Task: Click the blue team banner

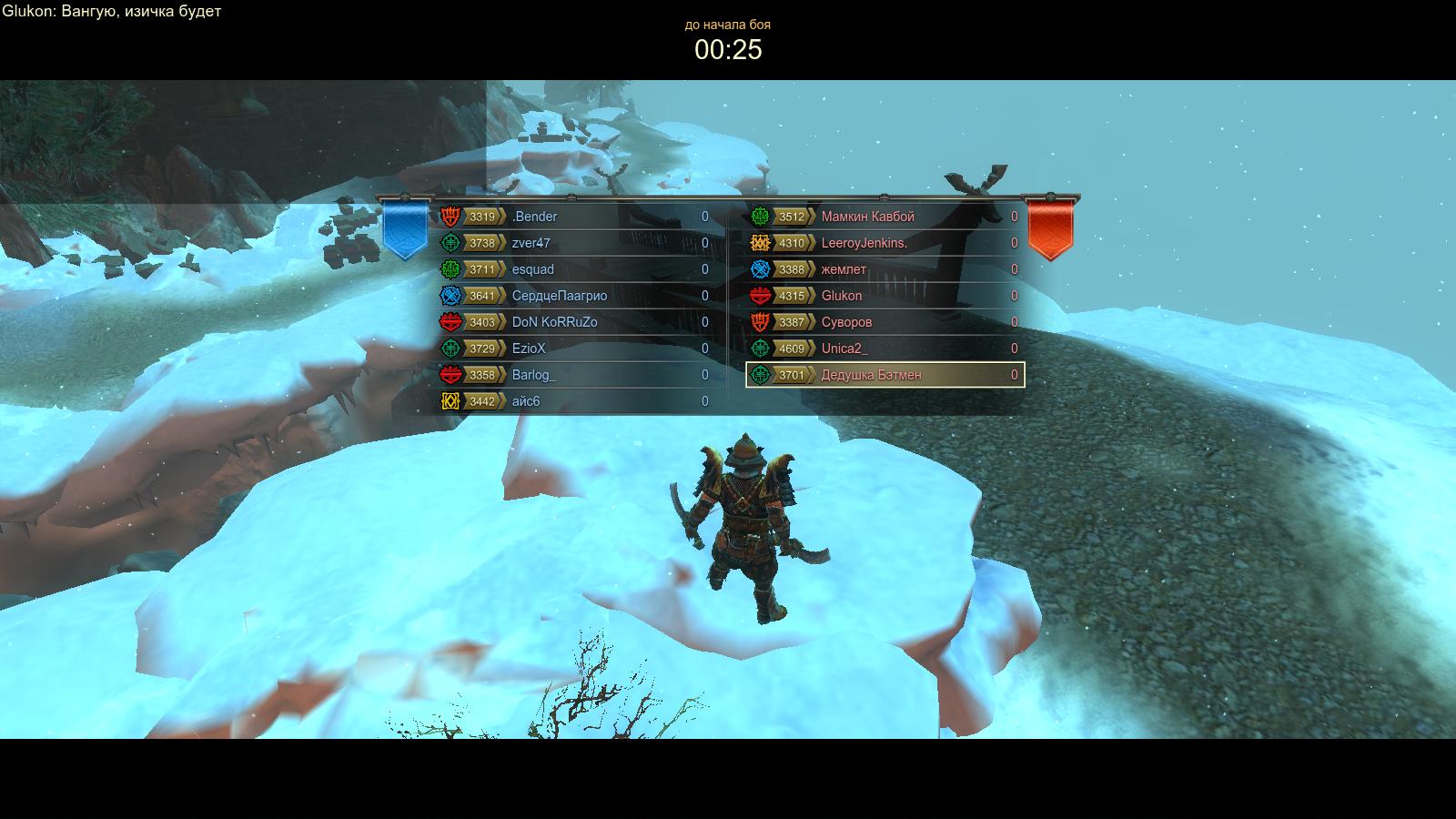Action: coord(405,229)
